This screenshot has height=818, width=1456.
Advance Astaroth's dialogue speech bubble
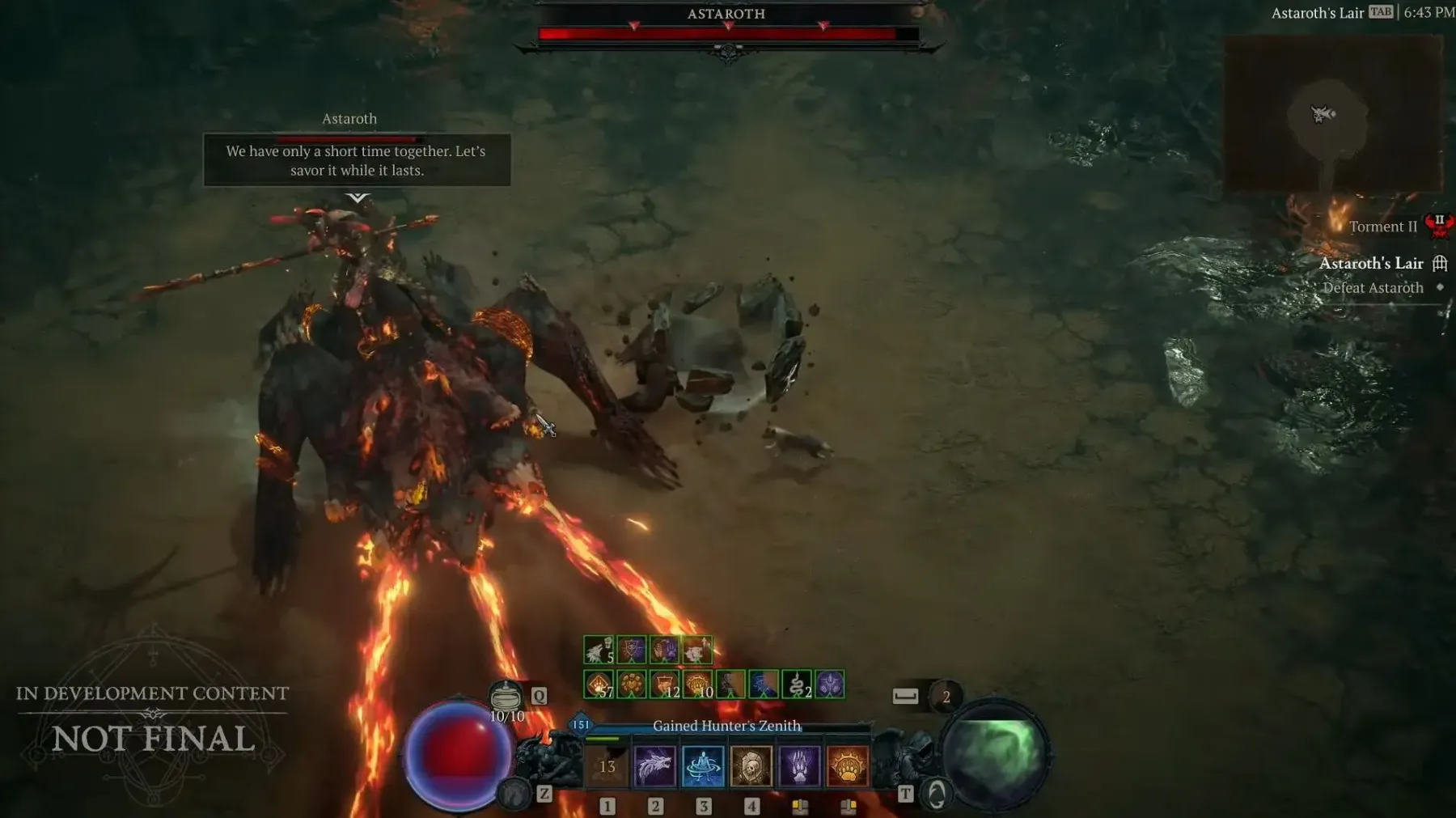tap(357, 161)
